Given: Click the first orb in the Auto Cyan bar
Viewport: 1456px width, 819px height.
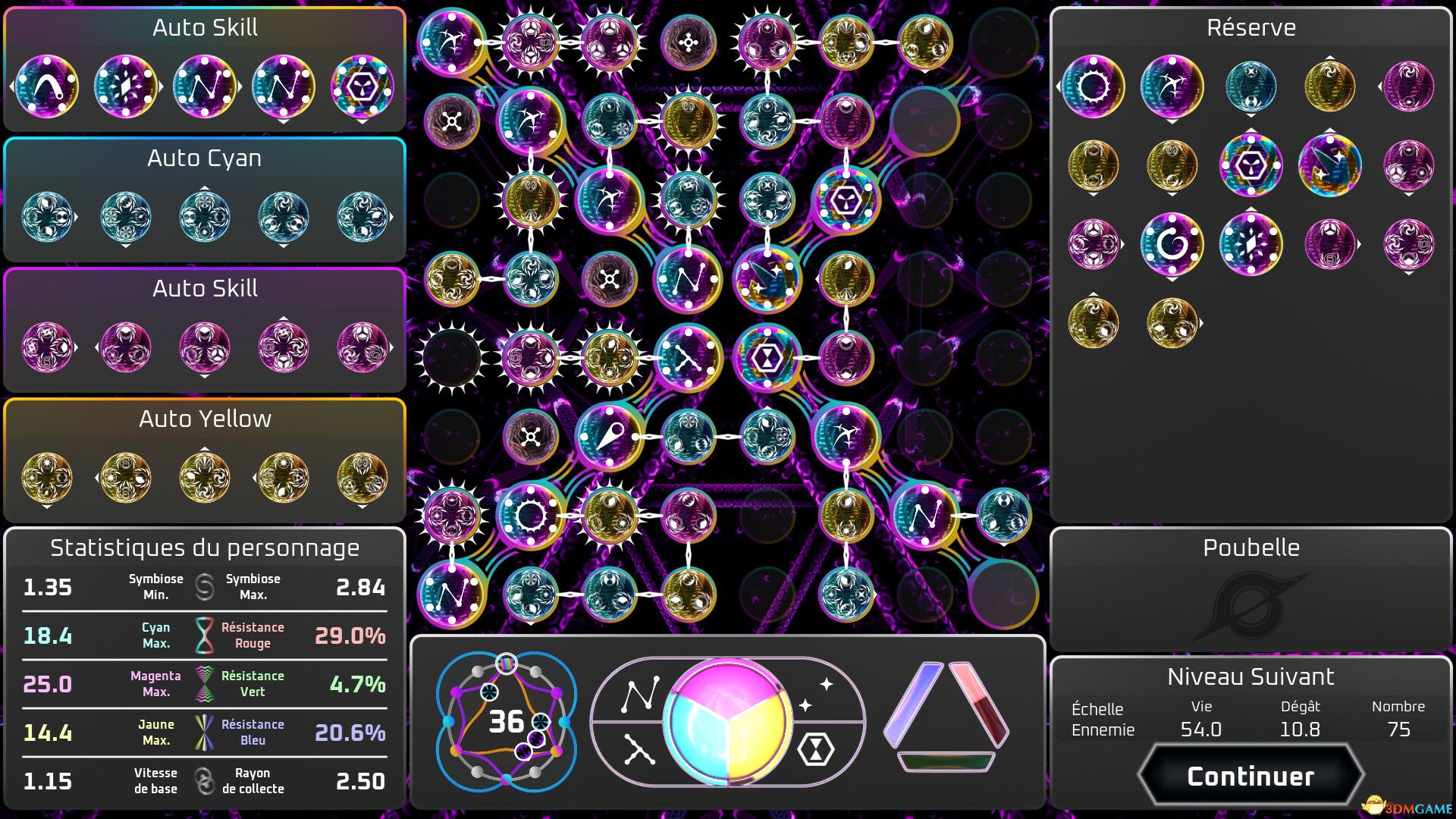Looking at the screenshot, I should [47, 216].
